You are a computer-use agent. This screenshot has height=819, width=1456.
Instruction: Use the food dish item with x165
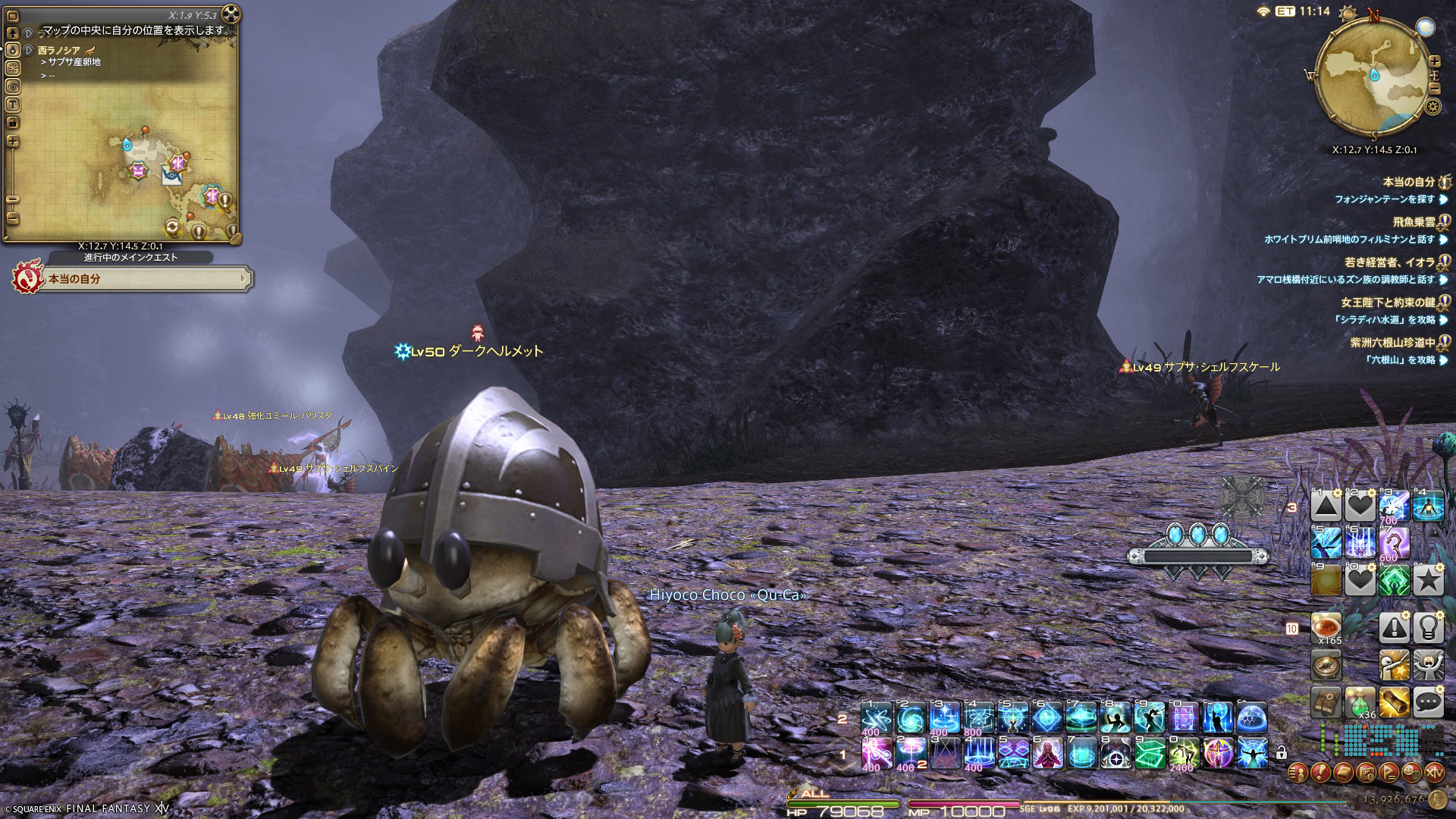[x=1326, y=628]
